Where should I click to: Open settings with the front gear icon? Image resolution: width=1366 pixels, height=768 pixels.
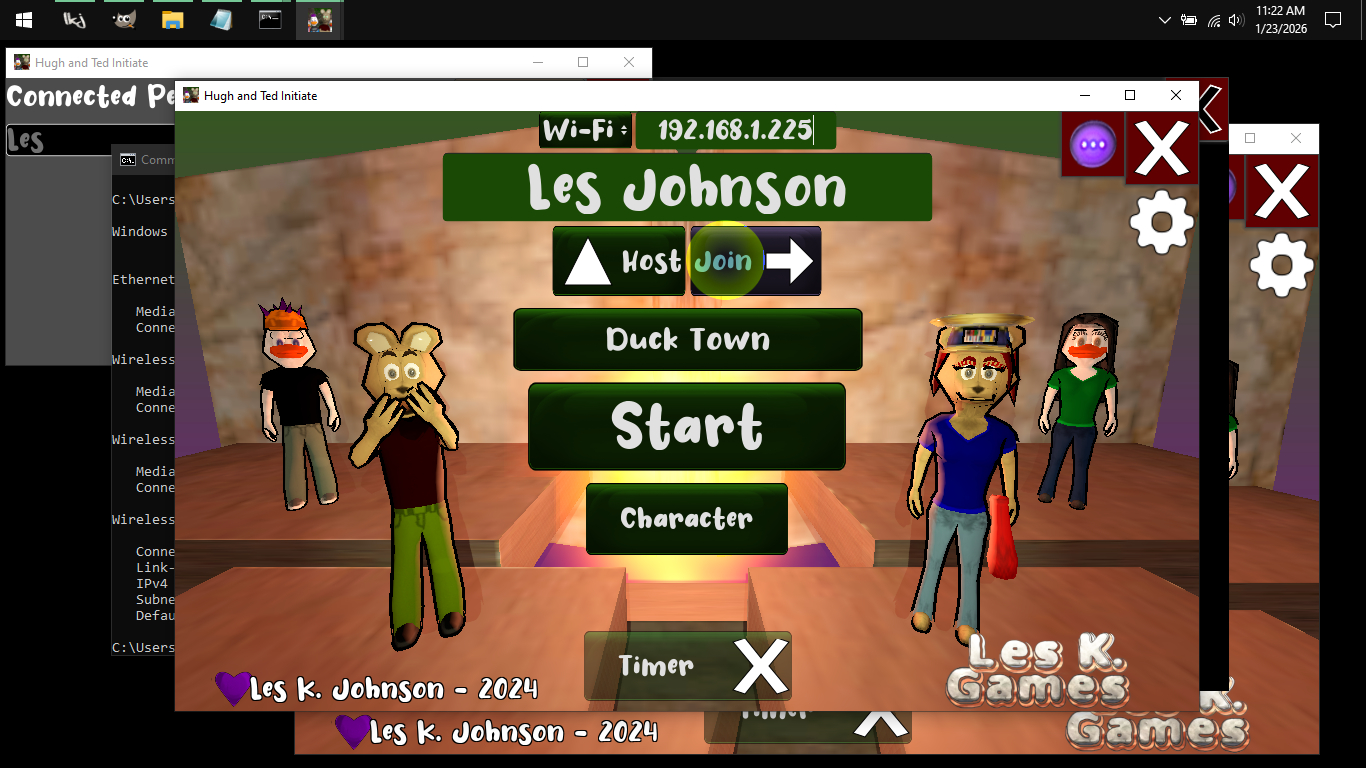coord(1161,222)
